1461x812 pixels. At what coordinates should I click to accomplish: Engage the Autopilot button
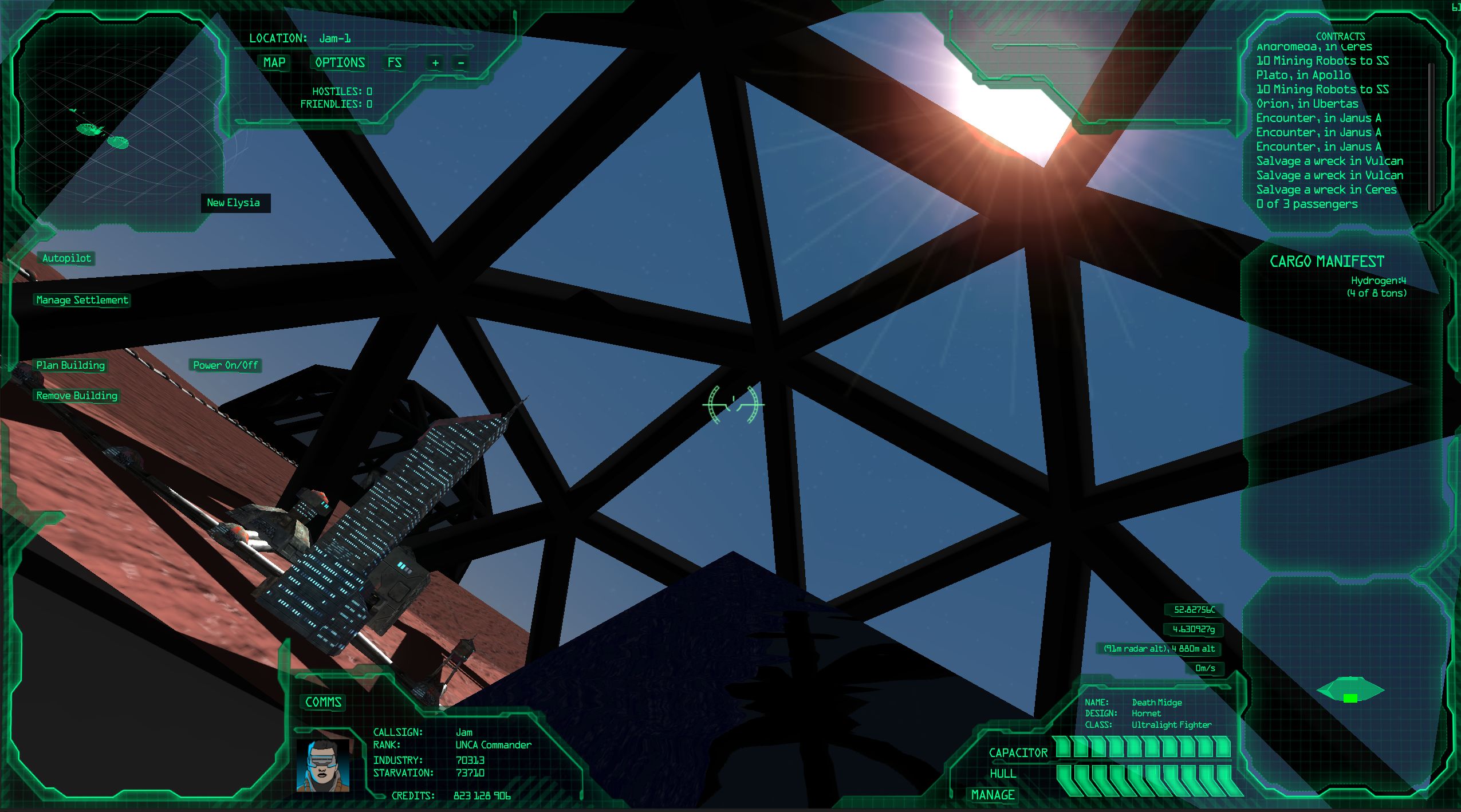[x=66, y=258]
